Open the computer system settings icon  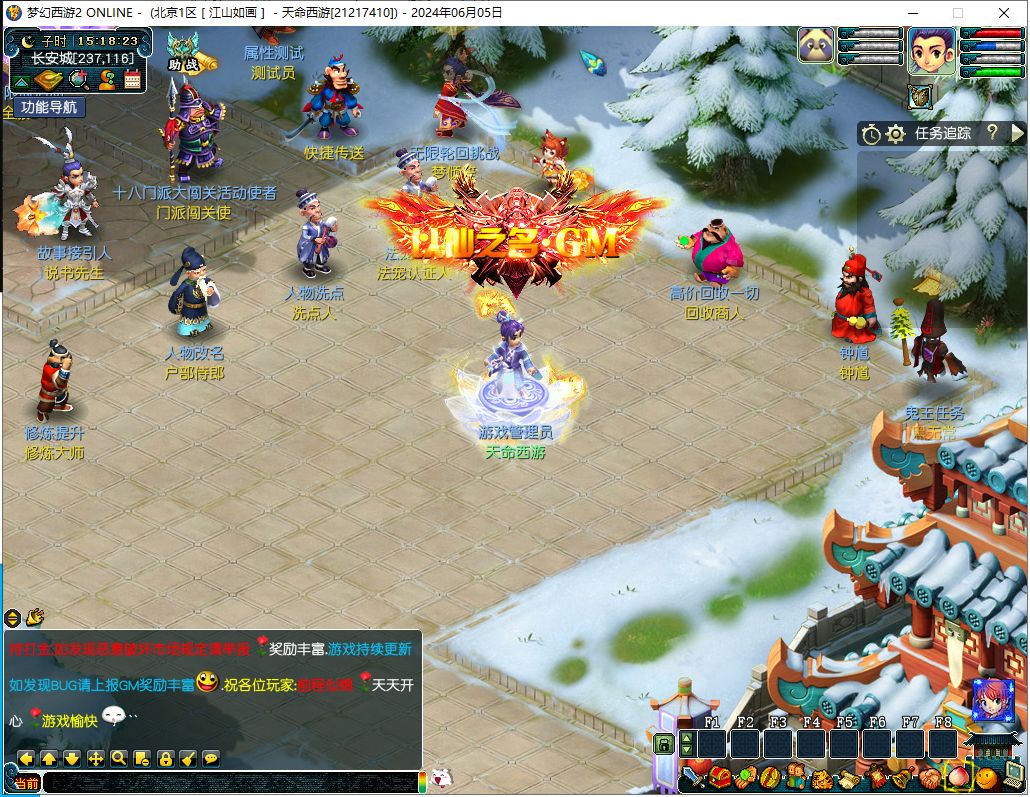(x=1014, y=774)
